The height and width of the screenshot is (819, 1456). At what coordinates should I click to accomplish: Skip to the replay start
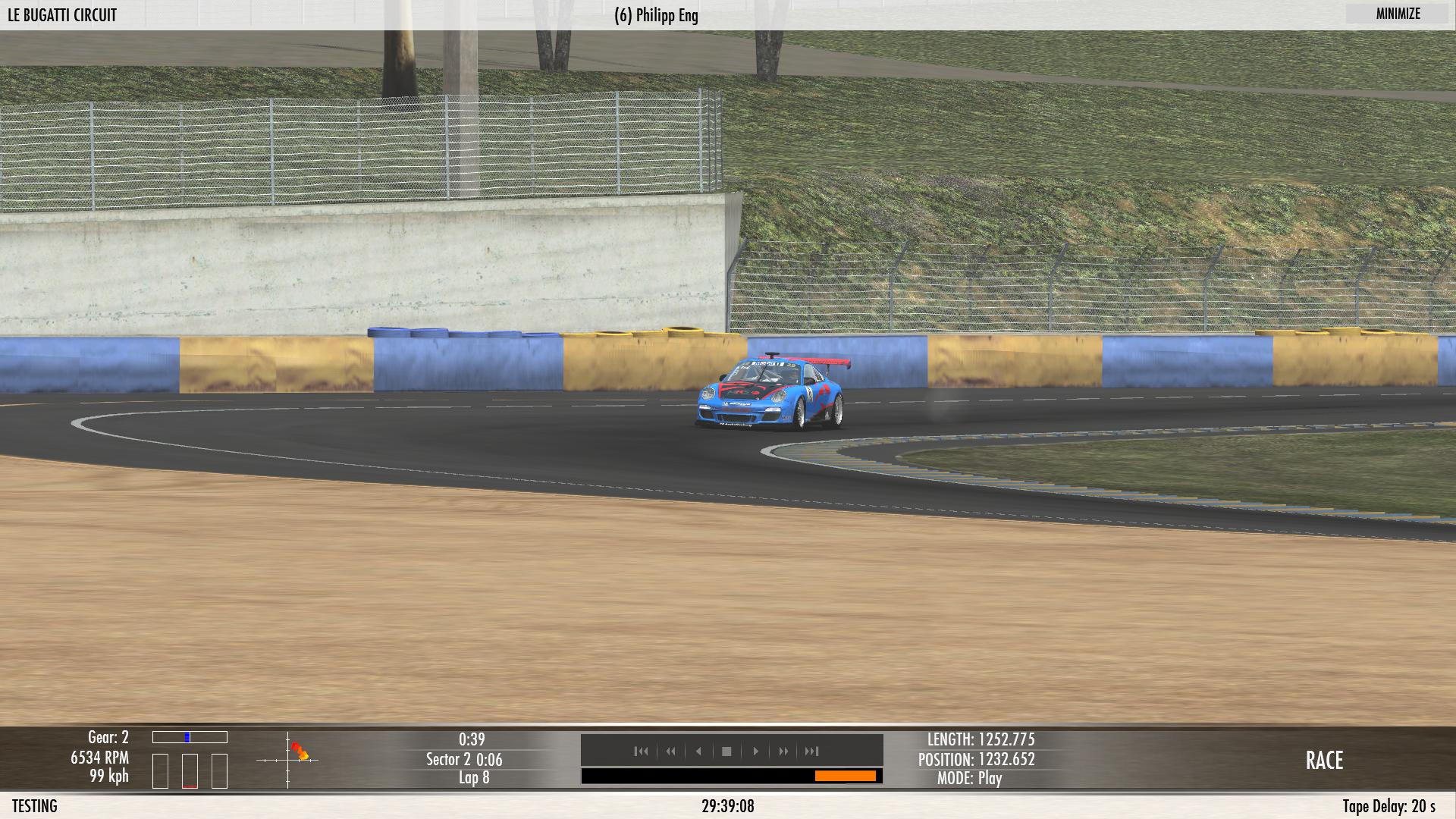point(641,752)
